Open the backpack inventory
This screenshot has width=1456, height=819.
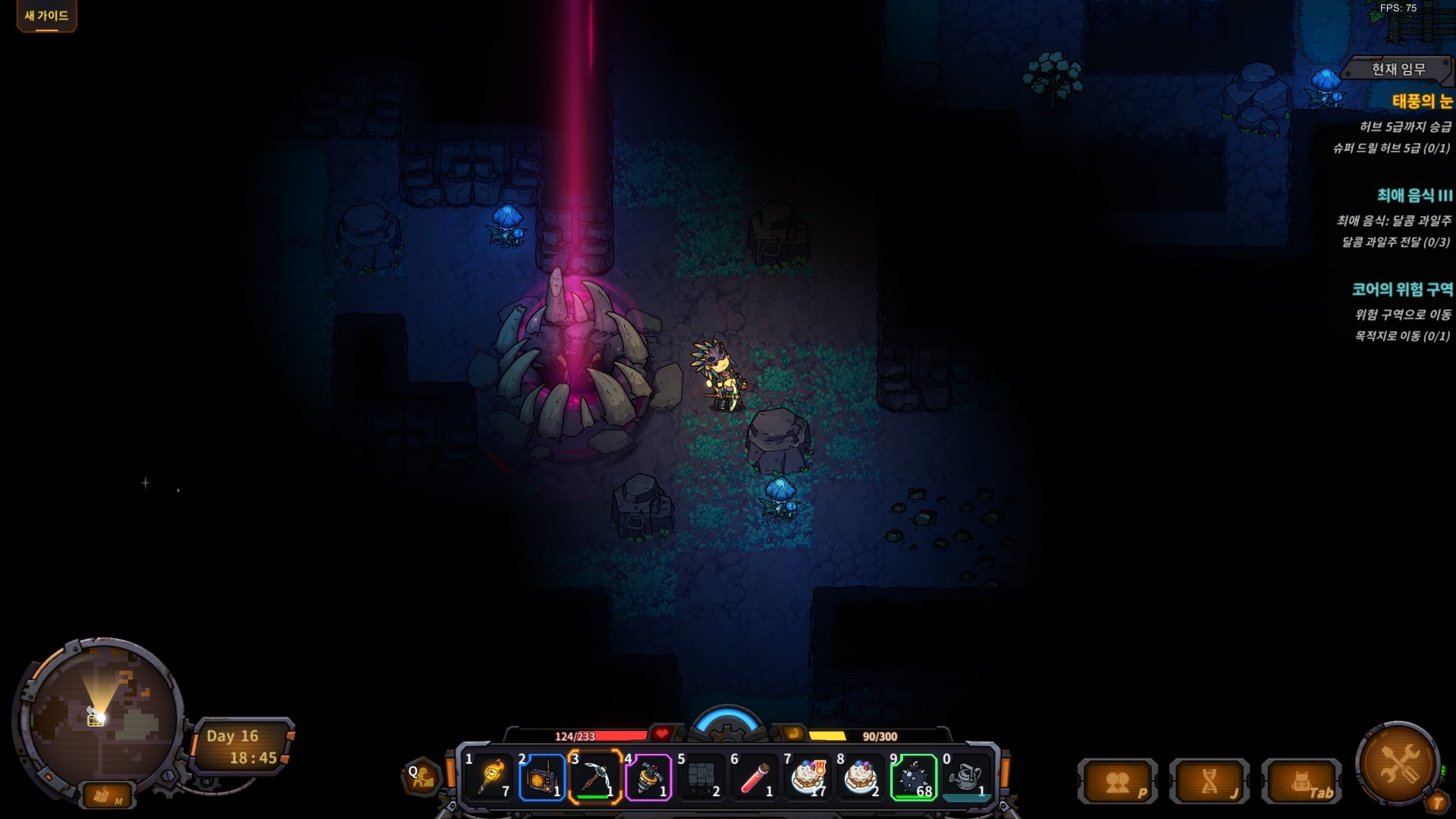1302,782
